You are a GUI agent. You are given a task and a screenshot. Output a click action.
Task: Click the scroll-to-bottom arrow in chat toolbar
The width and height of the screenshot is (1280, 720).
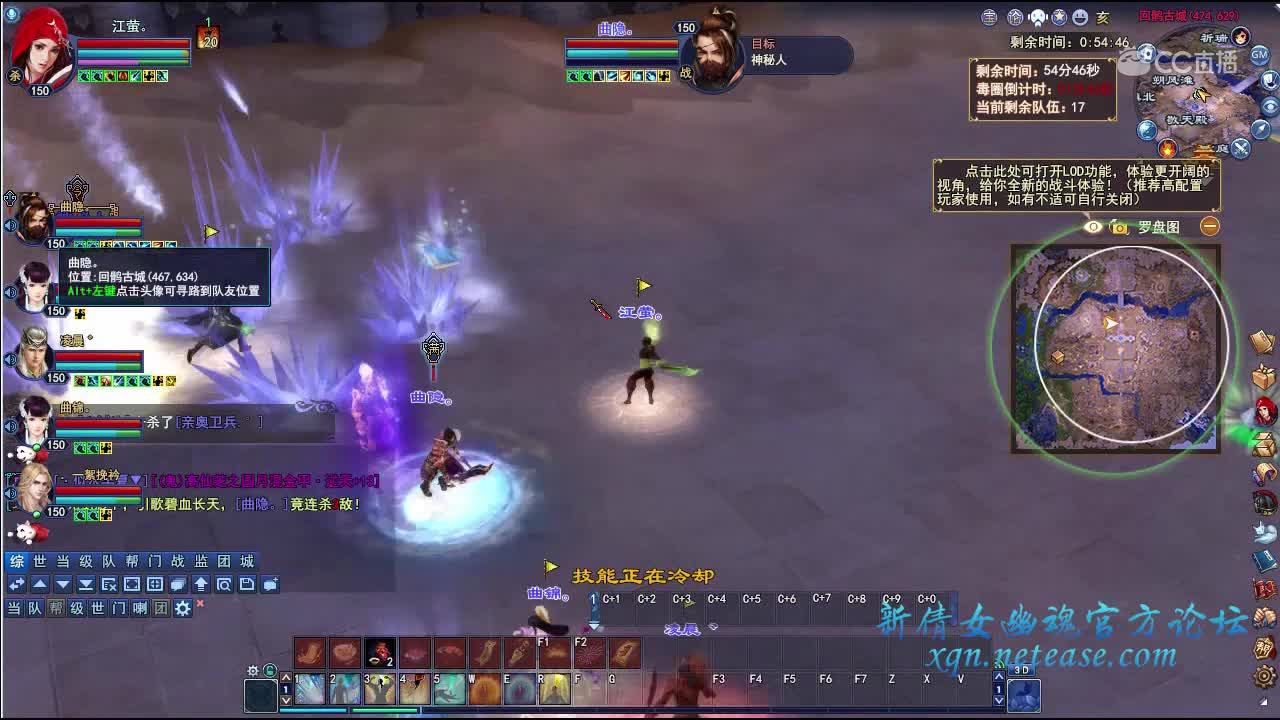click(x=85, y=585)
